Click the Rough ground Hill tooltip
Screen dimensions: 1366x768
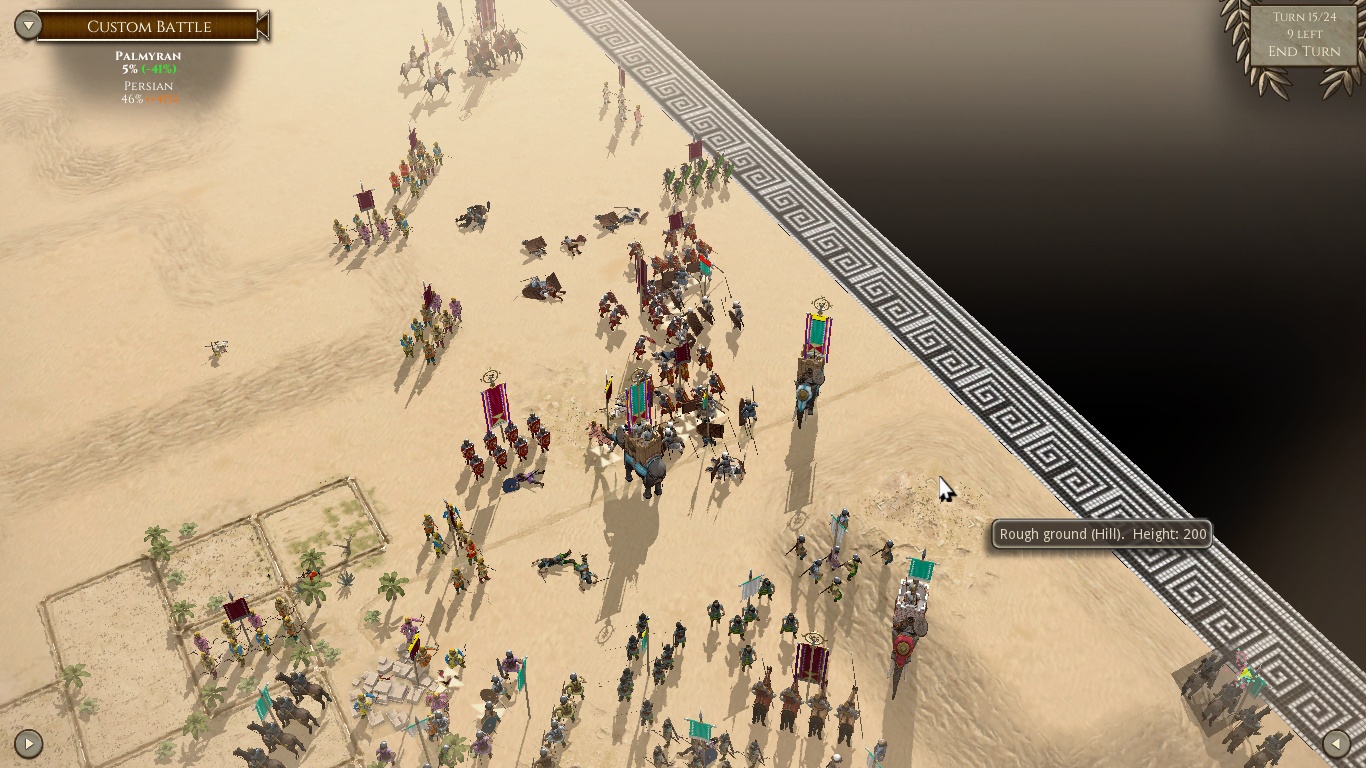[x=1100, y=534]
